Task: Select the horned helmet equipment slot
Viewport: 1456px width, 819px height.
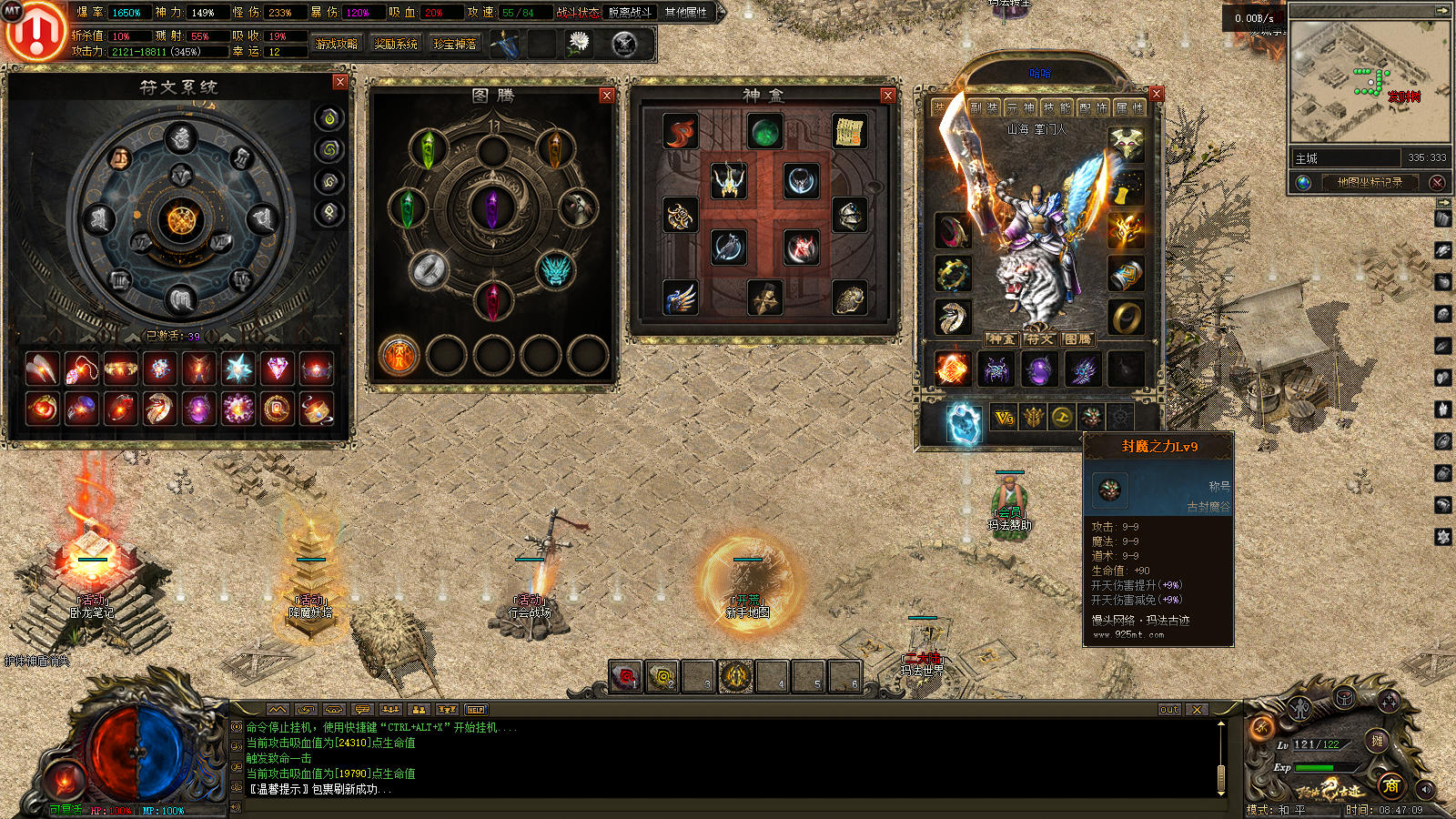Action: (1126, 143)
